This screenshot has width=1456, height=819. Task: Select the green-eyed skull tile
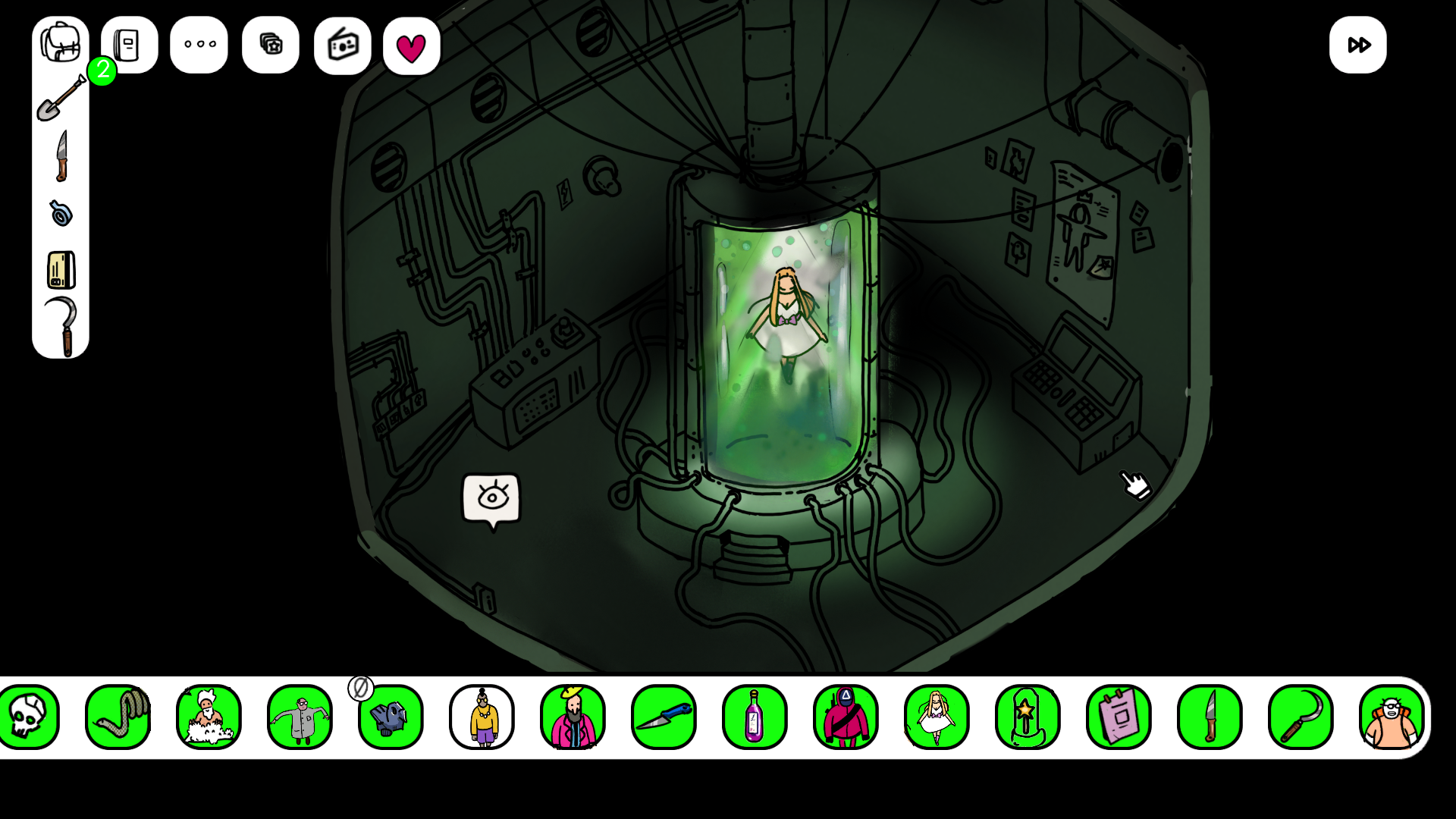(x=29, y=717)
